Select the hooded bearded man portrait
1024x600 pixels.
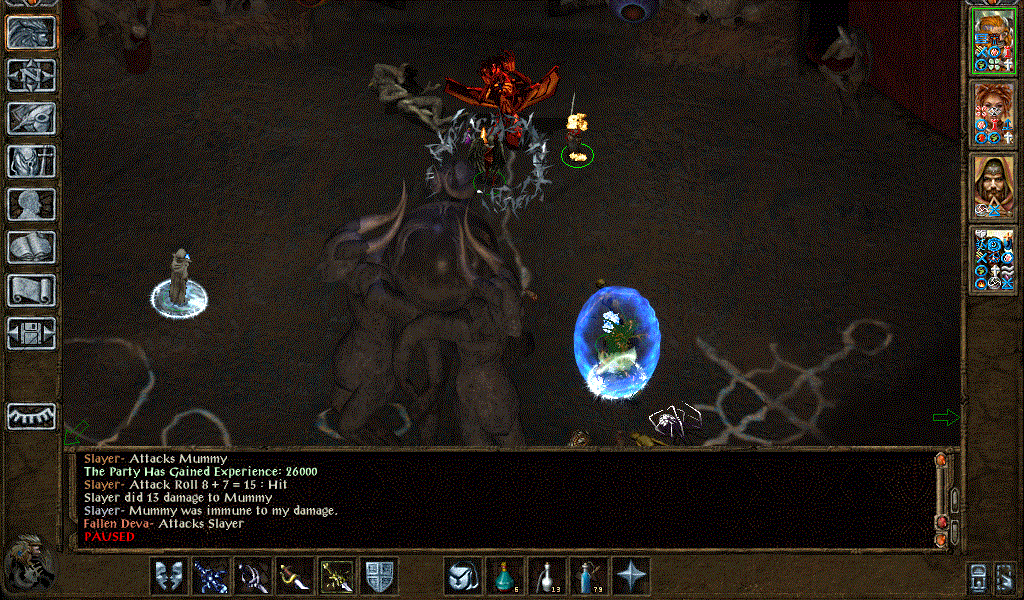tap(993, 188)
